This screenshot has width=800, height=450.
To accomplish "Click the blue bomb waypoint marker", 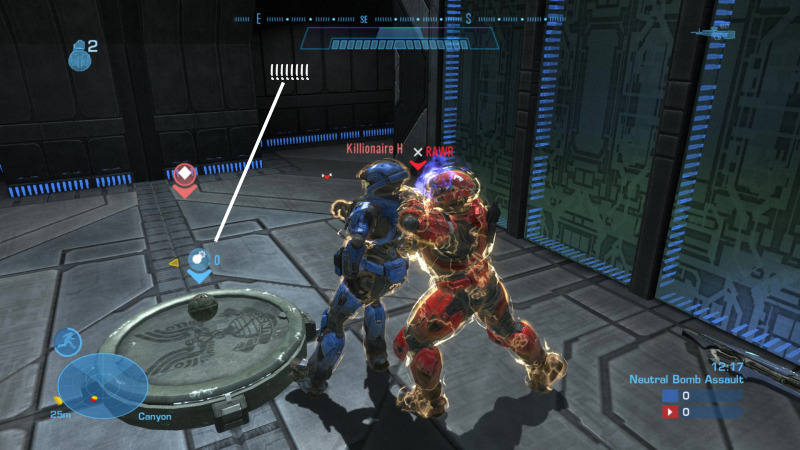I will click(x=201, y=260).
